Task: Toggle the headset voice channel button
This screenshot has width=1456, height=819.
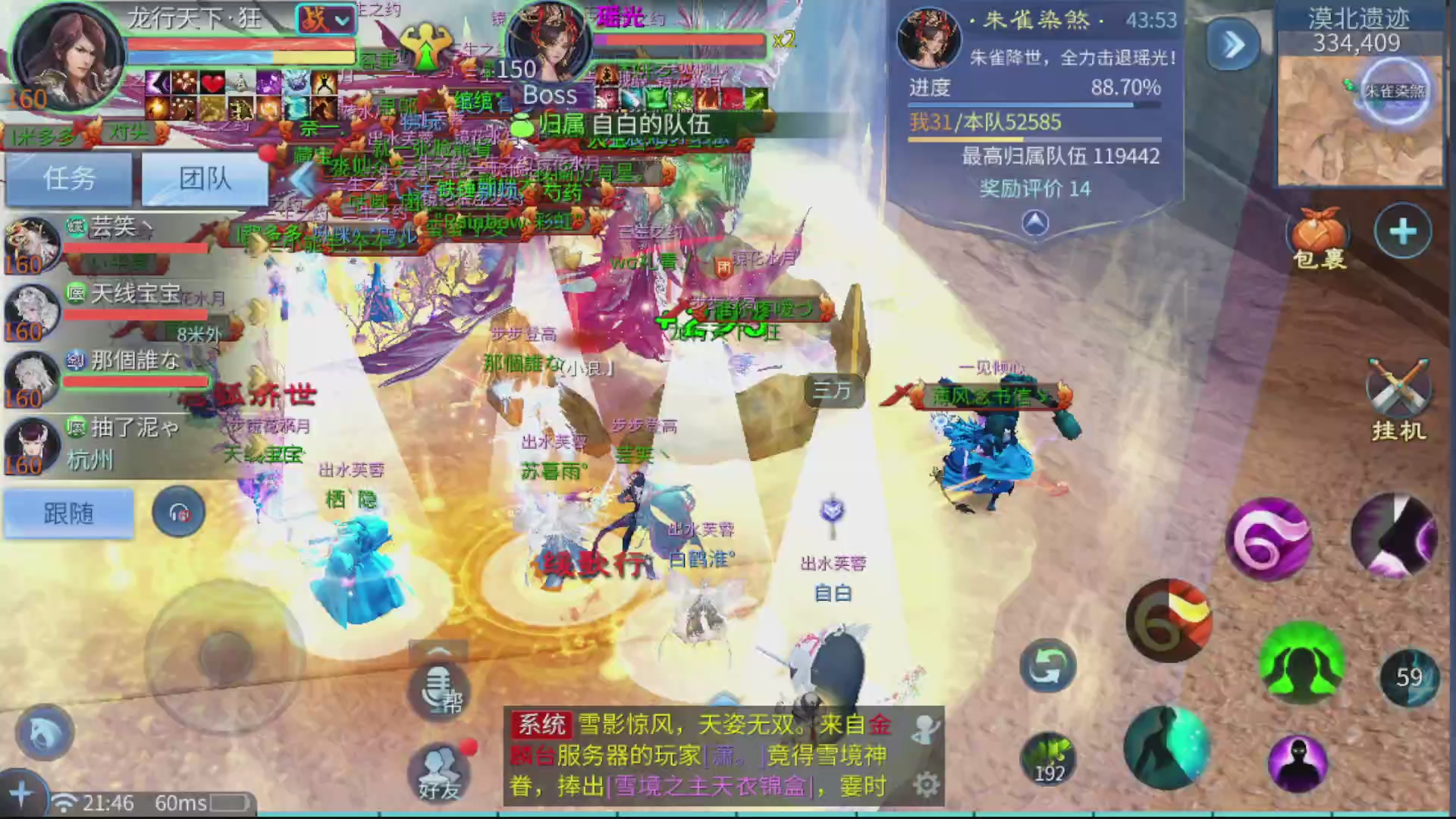Action: coord(178,513)
